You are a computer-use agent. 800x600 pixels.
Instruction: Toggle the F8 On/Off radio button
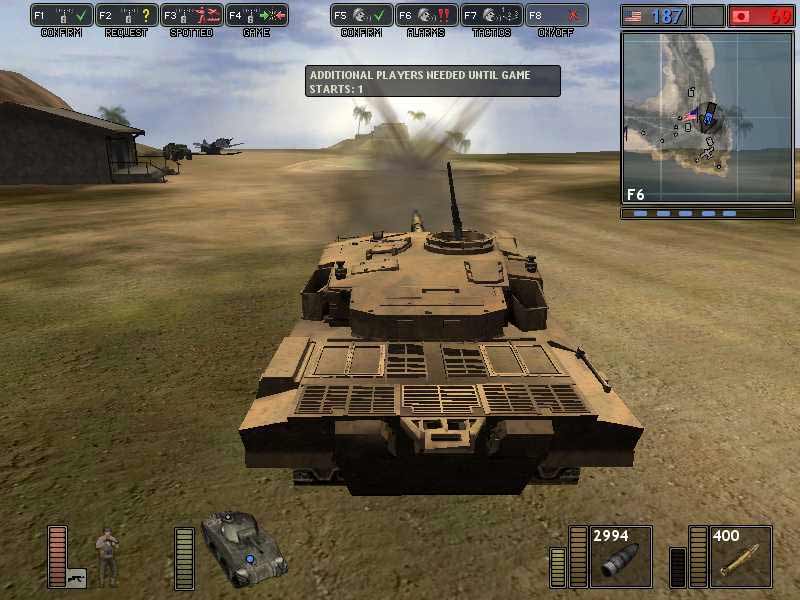click(556, 16)
